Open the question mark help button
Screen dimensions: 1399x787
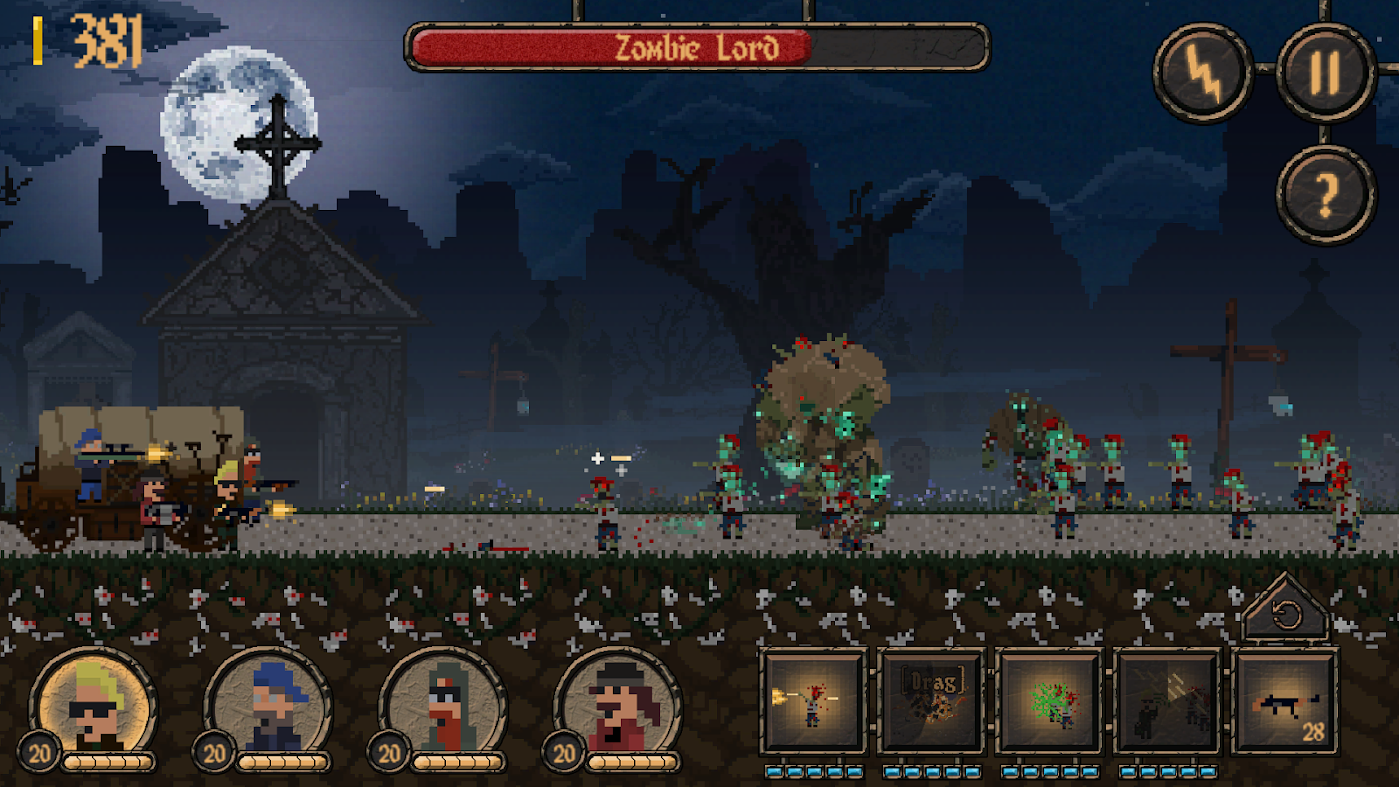(x=1326, y=195)
